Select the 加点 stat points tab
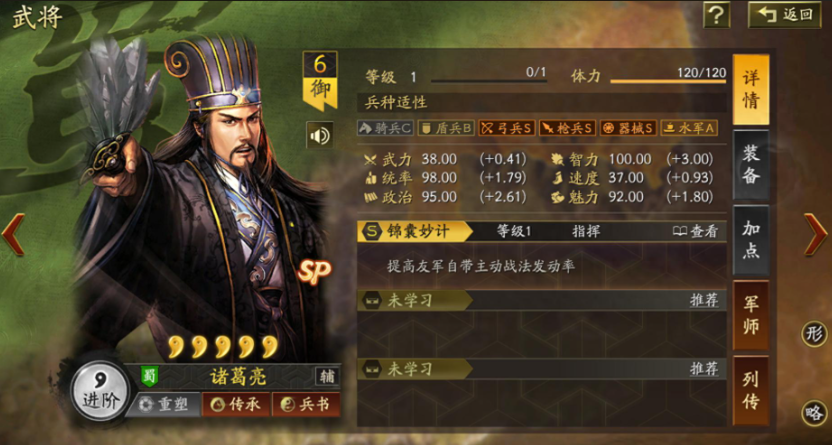 [750, 239]
